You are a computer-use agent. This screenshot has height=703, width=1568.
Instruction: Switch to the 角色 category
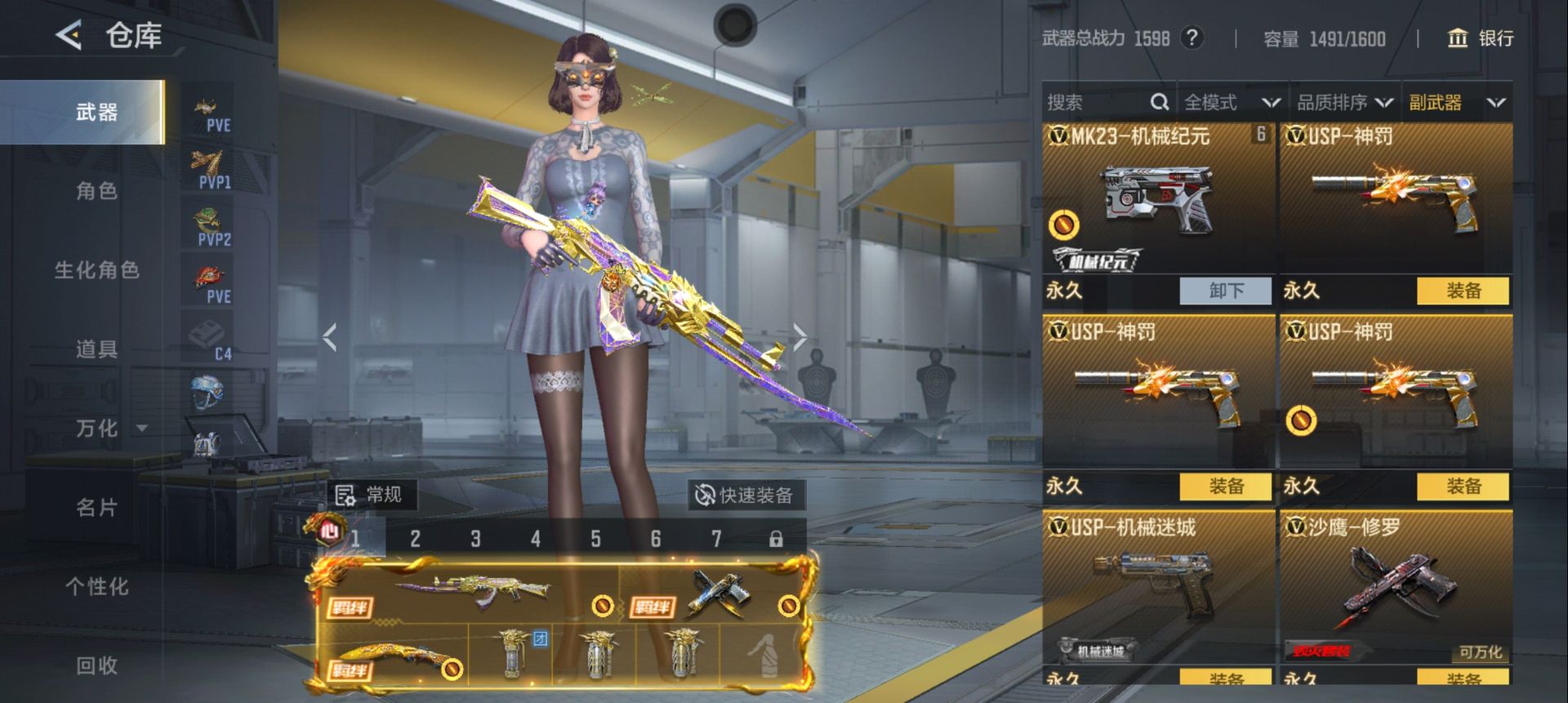[96, 191]
